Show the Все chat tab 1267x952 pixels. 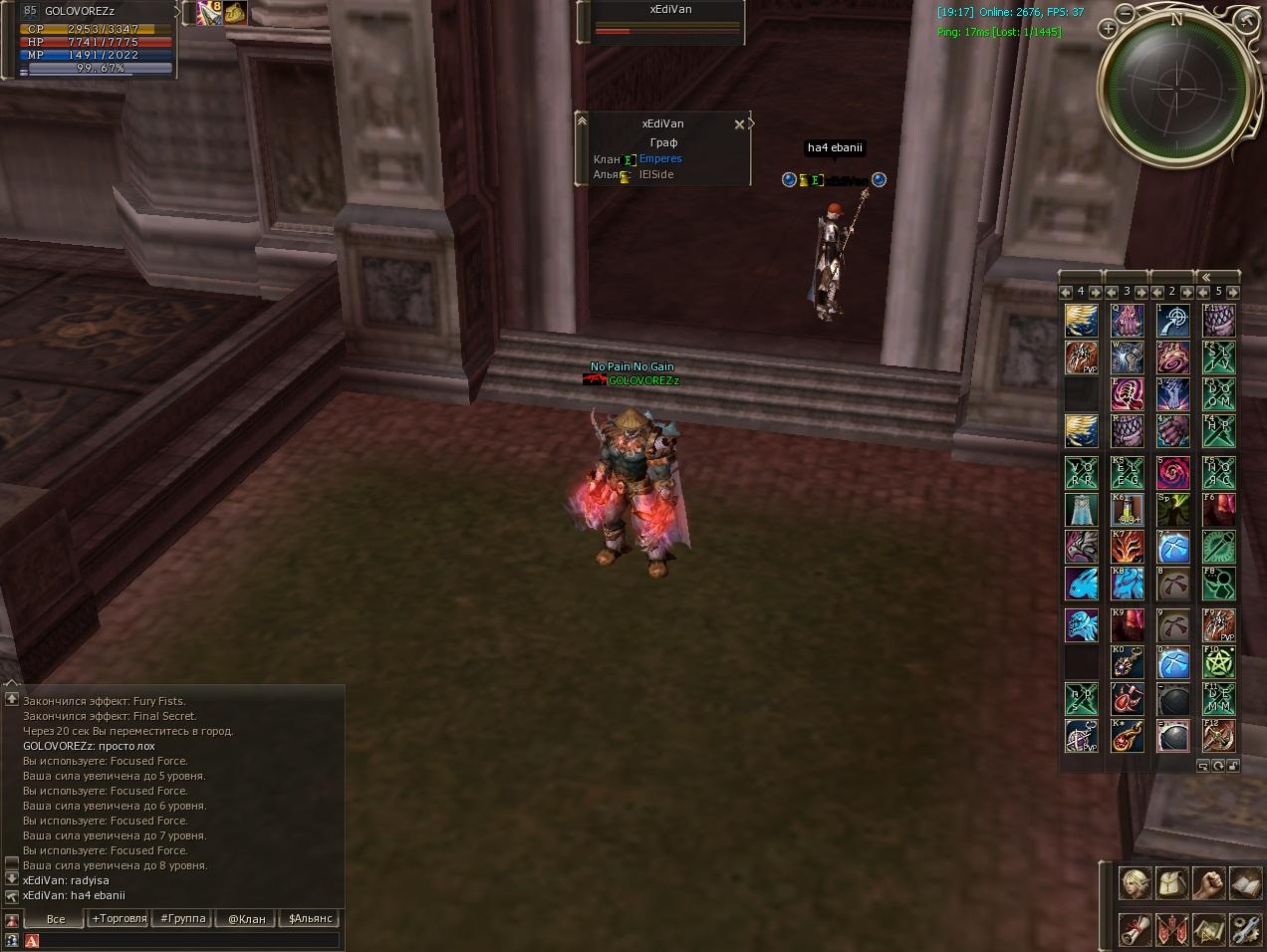pos(56,918)
